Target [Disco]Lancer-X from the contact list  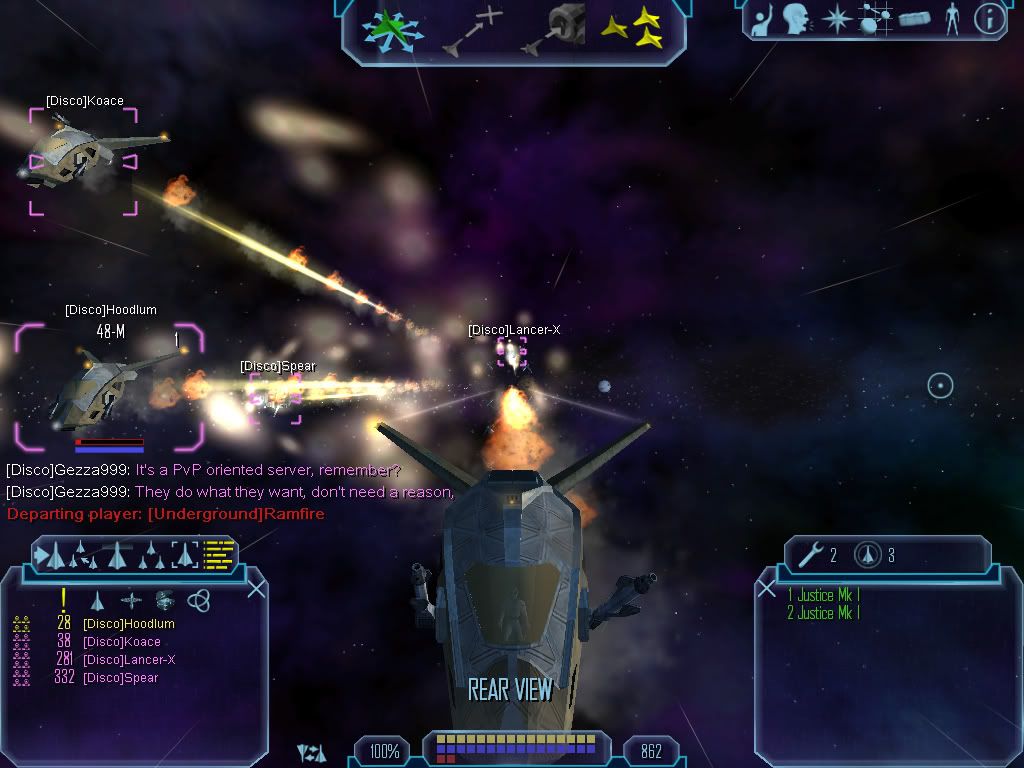point(128,660)
